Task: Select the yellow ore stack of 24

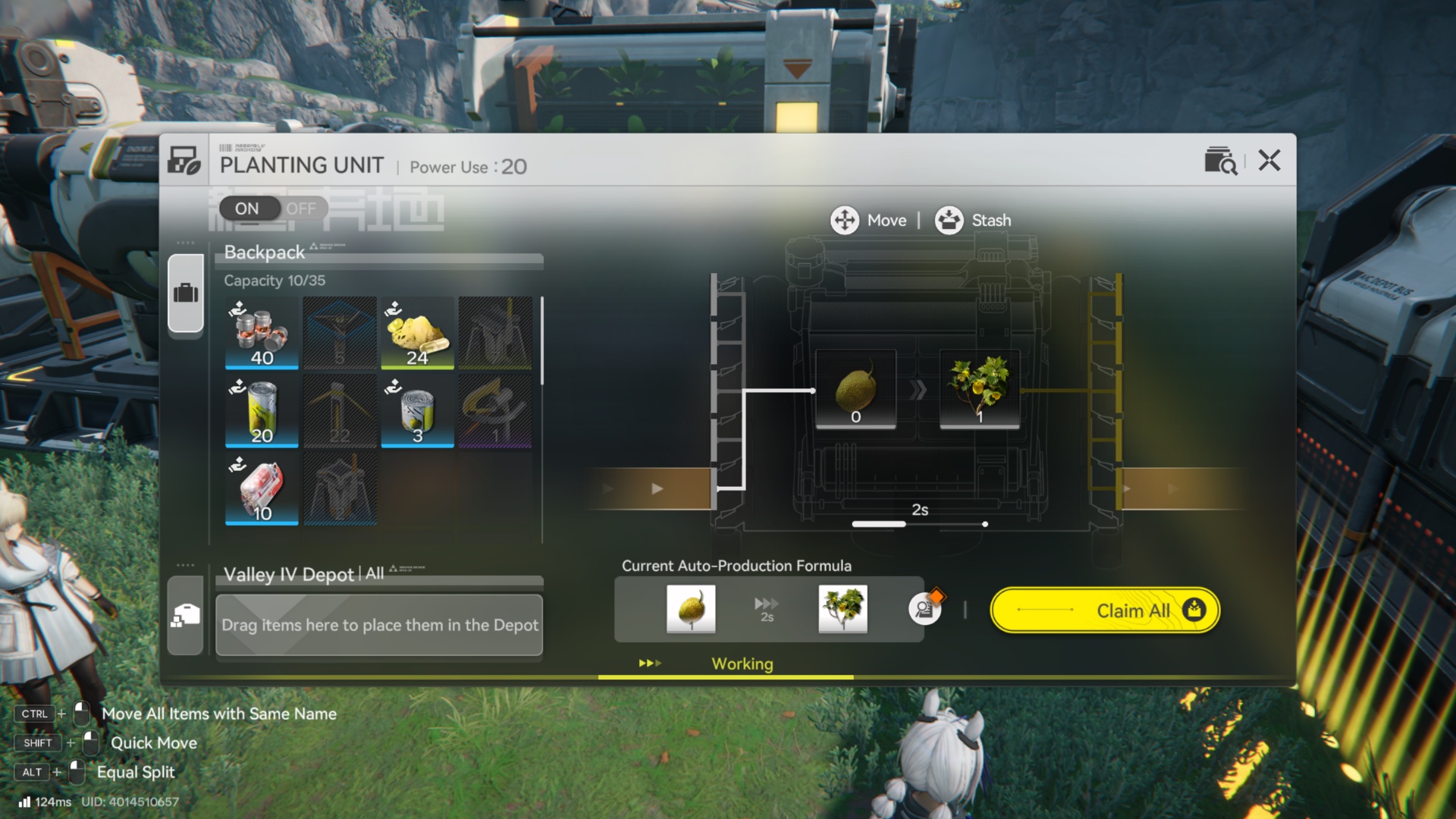Action: 417,334
